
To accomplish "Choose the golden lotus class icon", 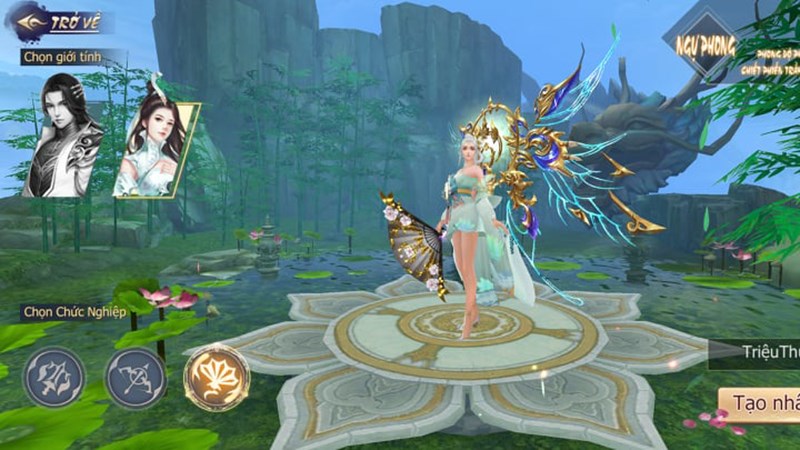I will [x=216, y=377].
